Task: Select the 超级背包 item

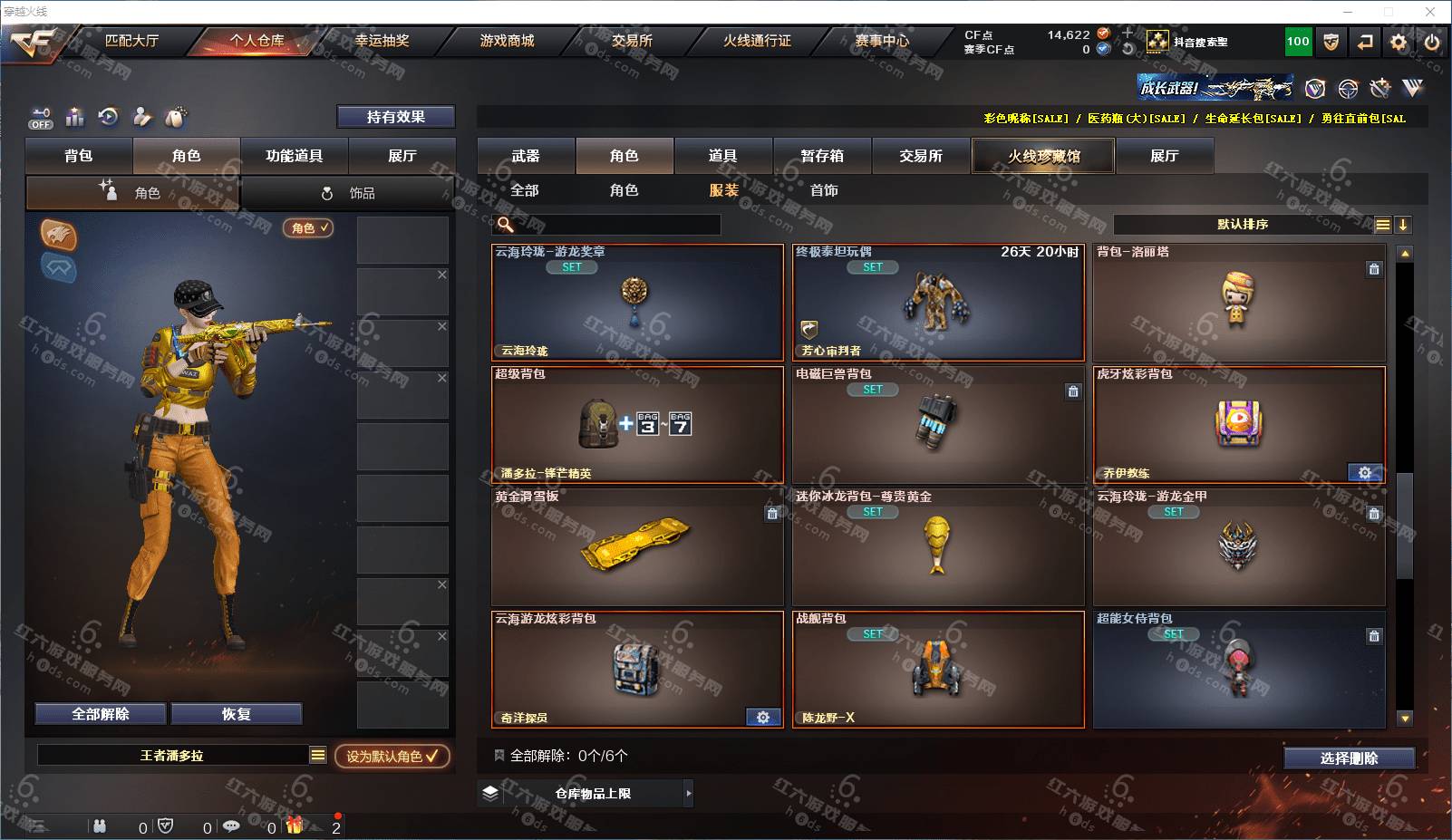Action: [636, 424]
